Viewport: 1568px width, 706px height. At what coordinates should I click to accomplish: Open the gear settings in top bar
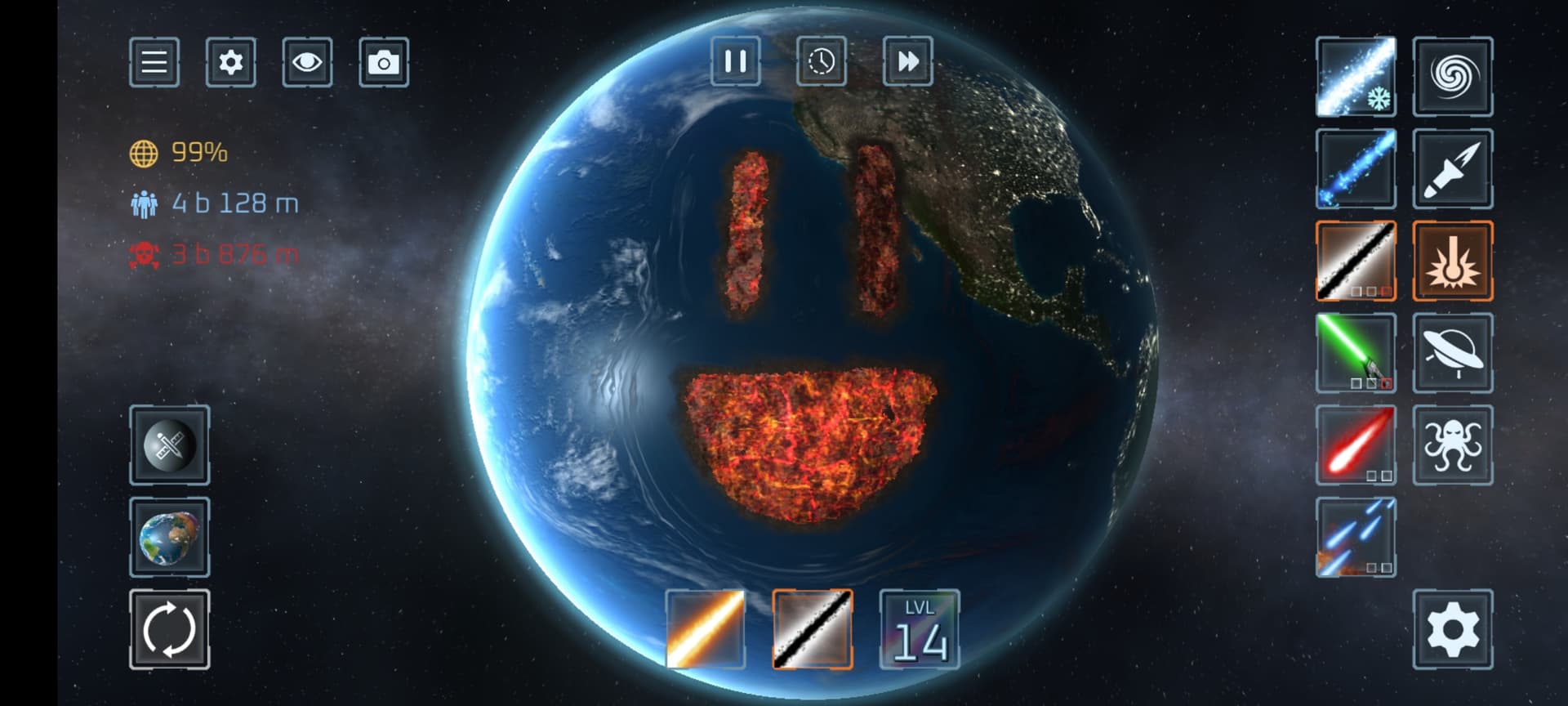230,62
